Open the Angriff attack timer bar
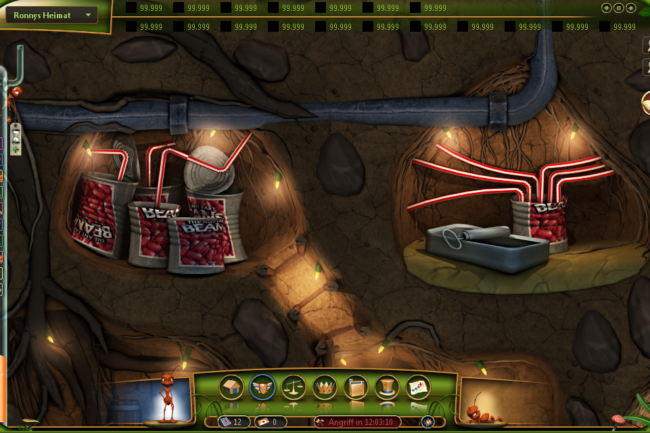 [356, 422]
